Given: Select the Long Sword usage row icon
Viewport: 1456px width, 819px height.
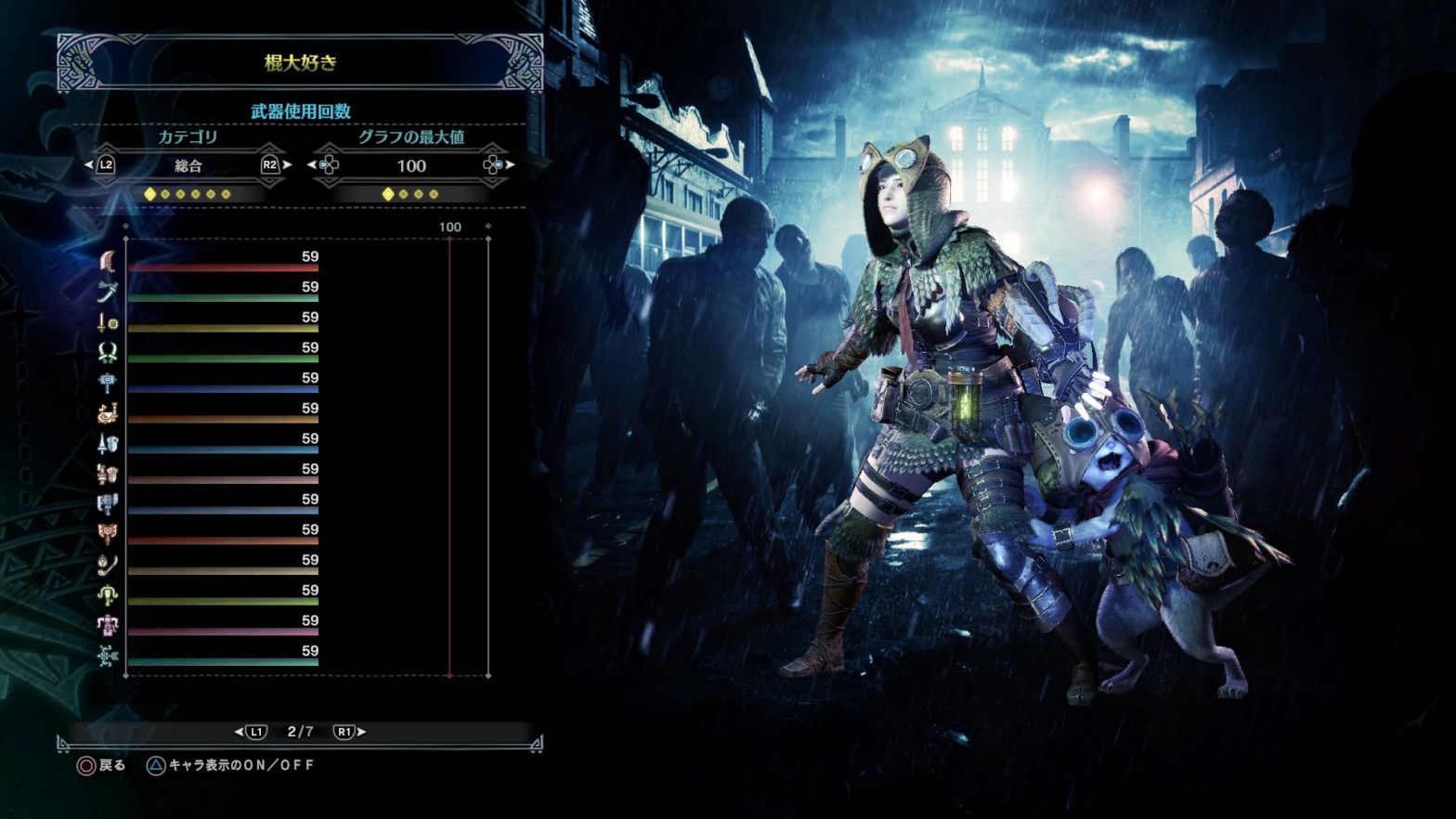Looking at the screenshot, I should tap(108, 292).
